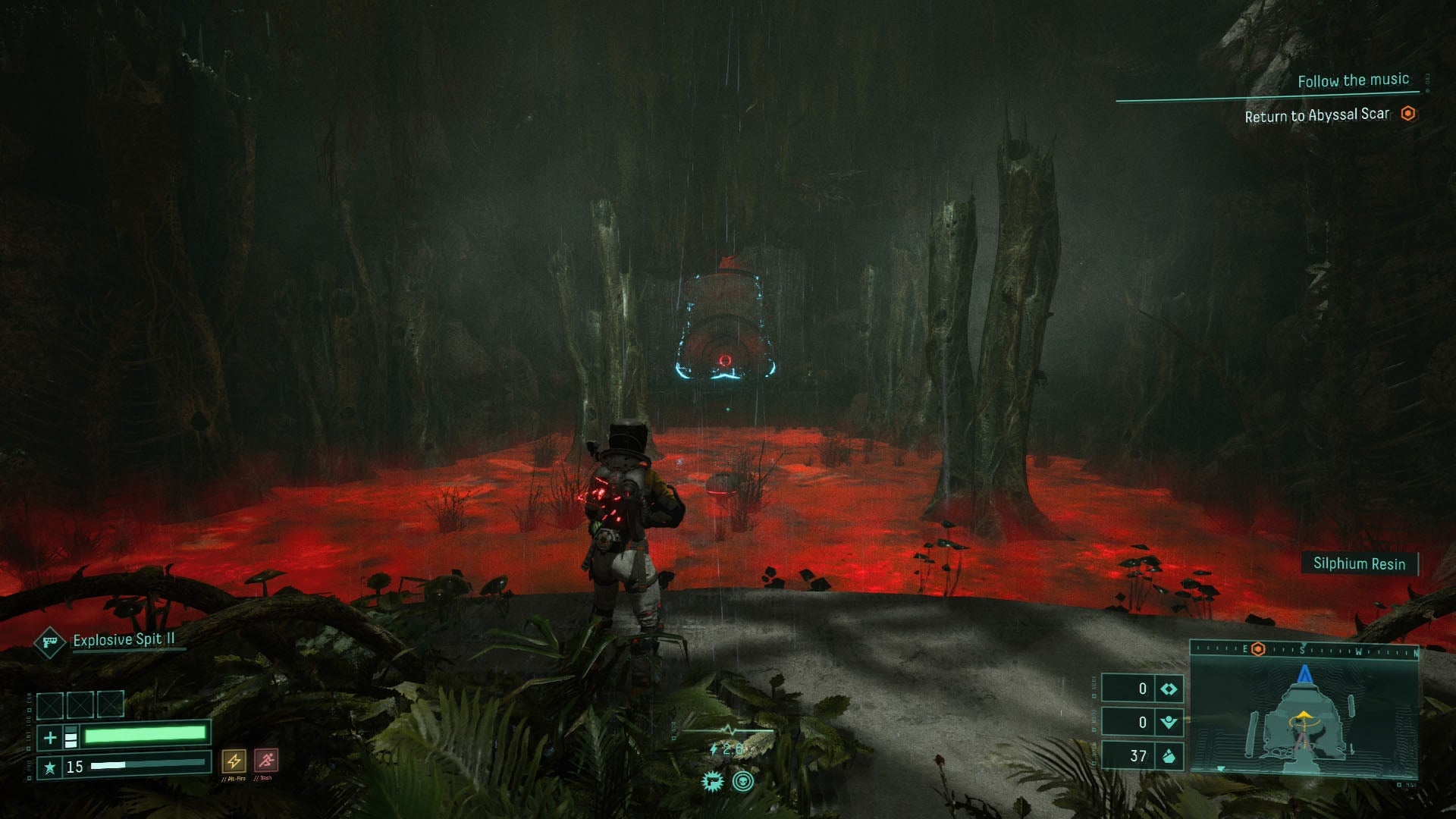Click the yellow item marker on the minimap
1456x819 pixels.
pyautogui.click(x=1303, y=717)
